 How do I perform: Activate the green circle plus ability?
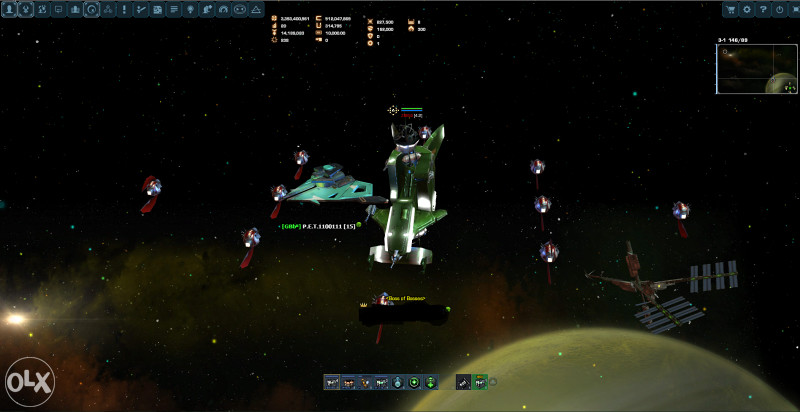414,382
